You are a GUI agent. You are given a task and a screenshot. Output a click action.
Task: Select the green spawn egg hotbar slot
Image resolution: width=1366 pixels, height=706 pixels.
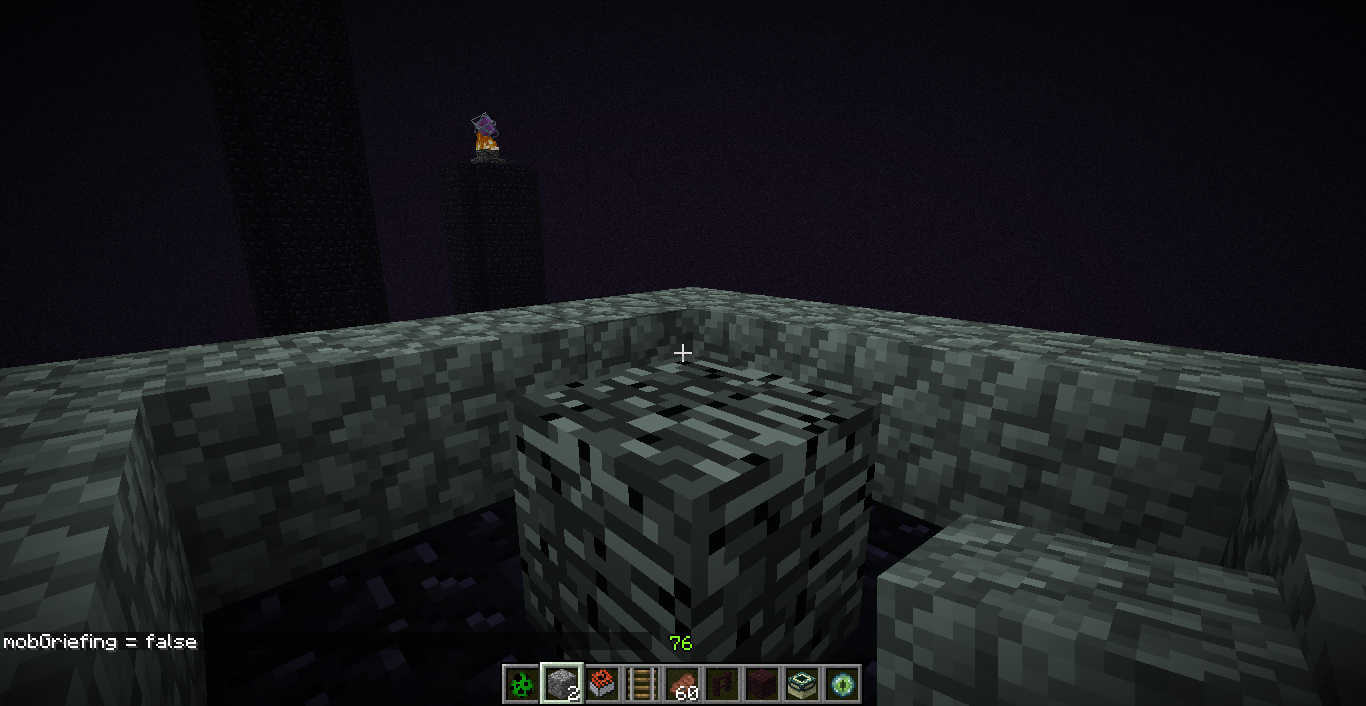click(x=521, y=684)
